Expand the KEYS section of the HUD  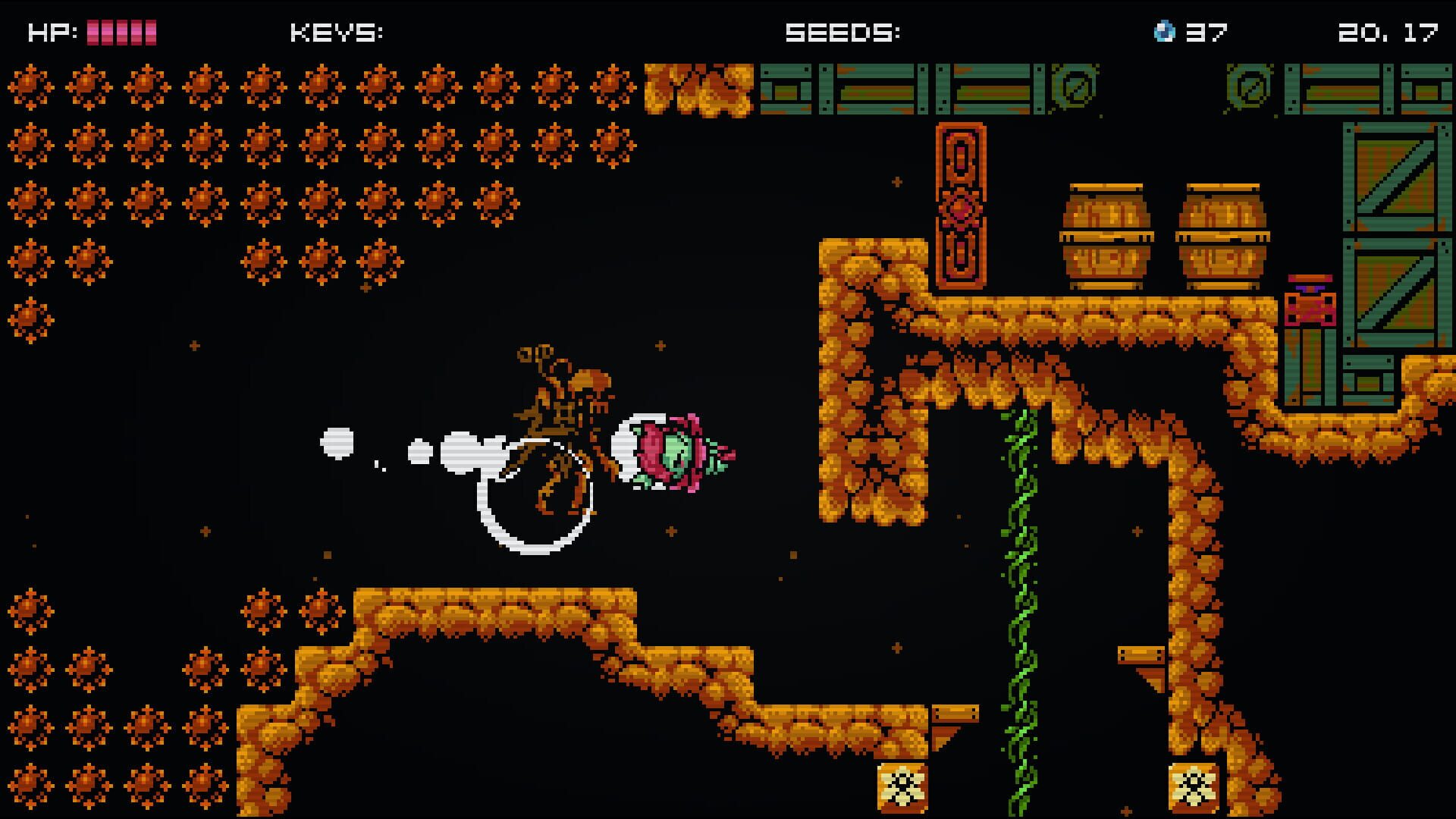point(336,31)
